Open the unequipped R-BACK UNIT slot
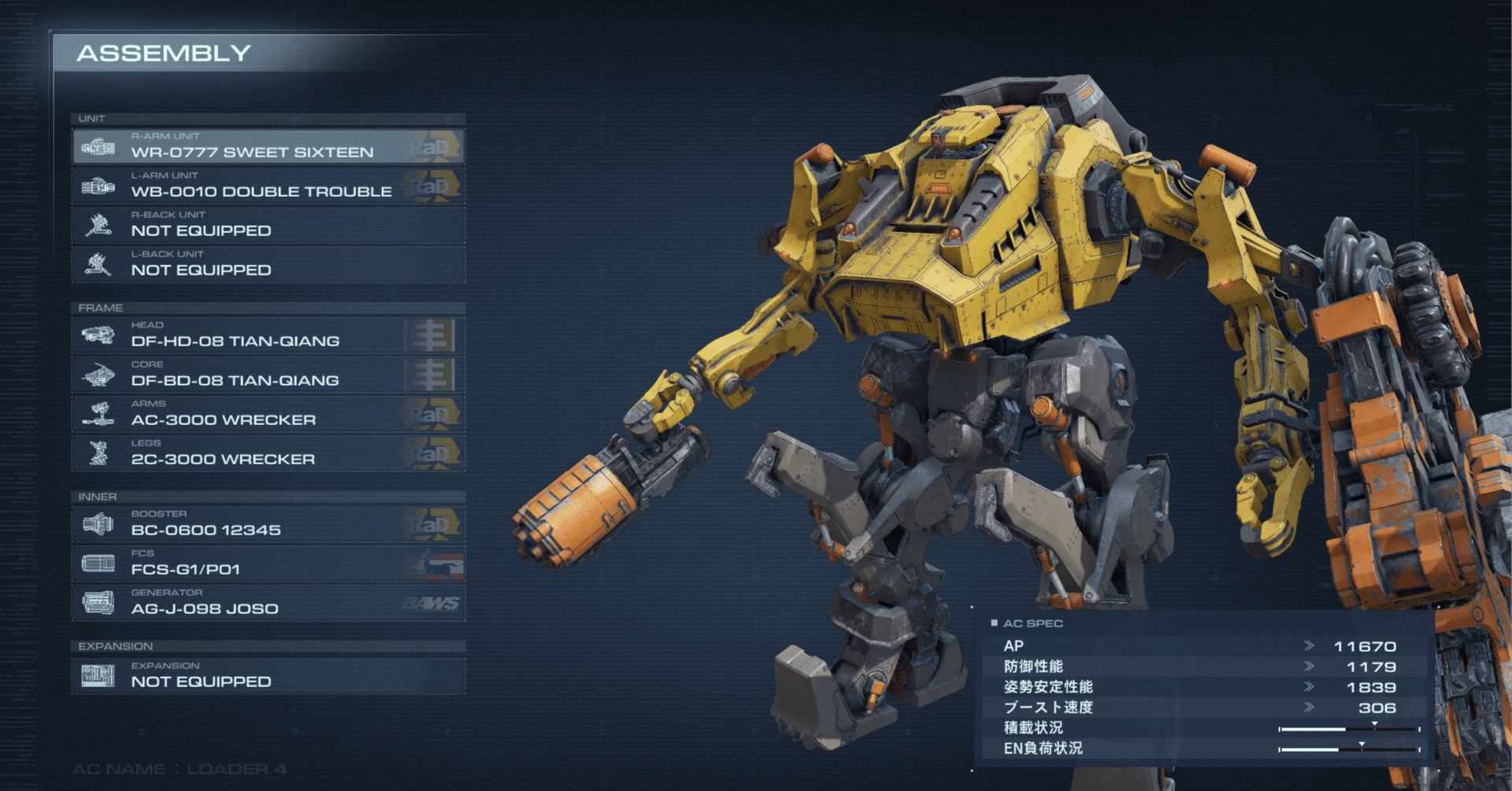 point(268,225)
